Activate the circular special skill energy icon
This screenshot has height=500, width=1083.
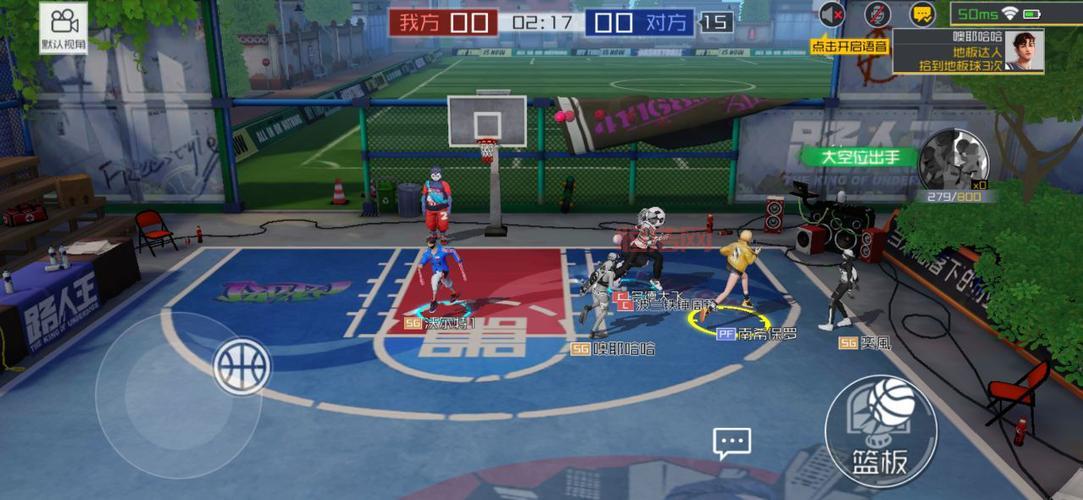(953, 160)
